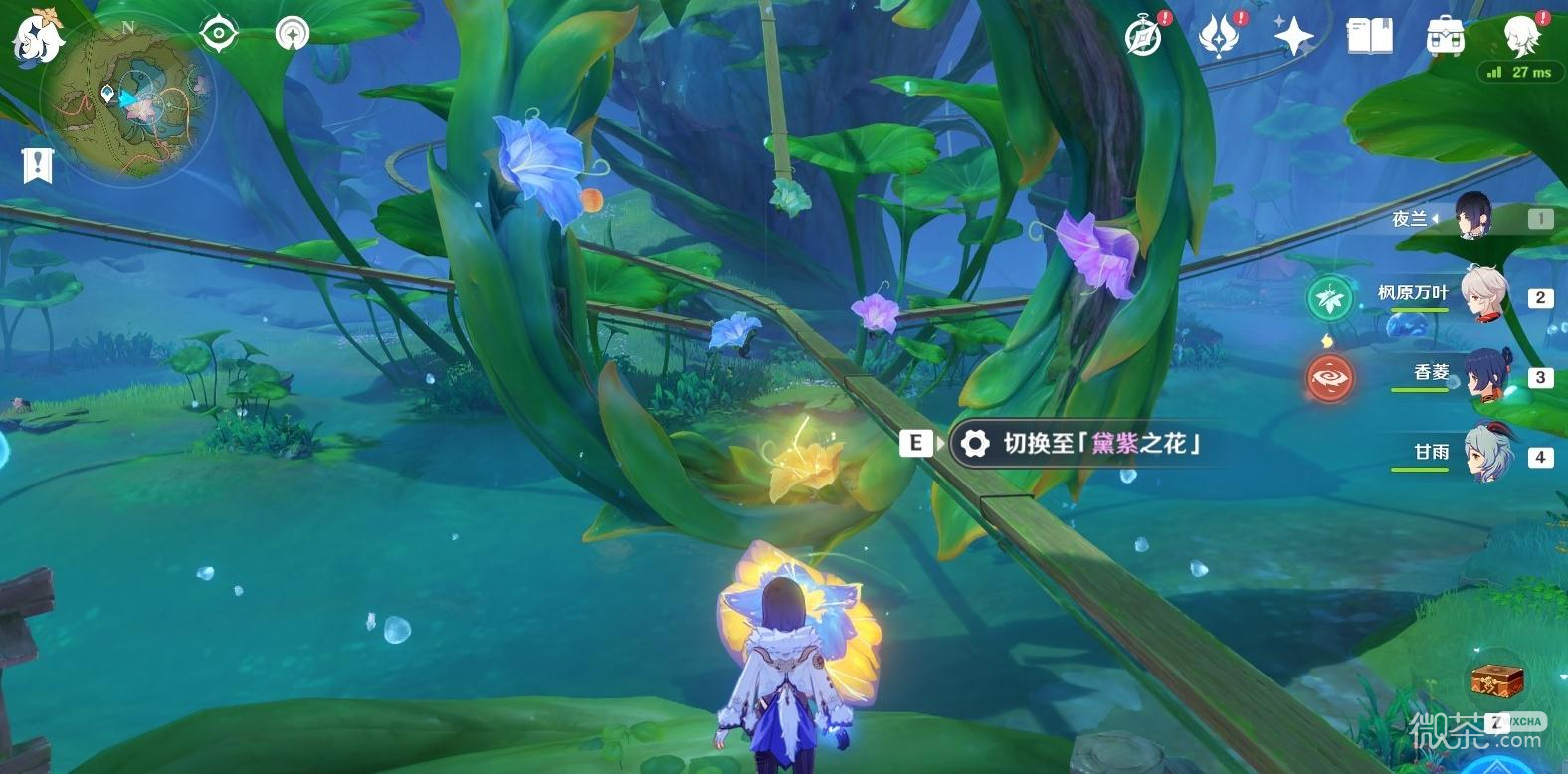Click the round compass icon beside the minimap
The width and height of the screenshot is (1568, 774).
click(293, 35)
